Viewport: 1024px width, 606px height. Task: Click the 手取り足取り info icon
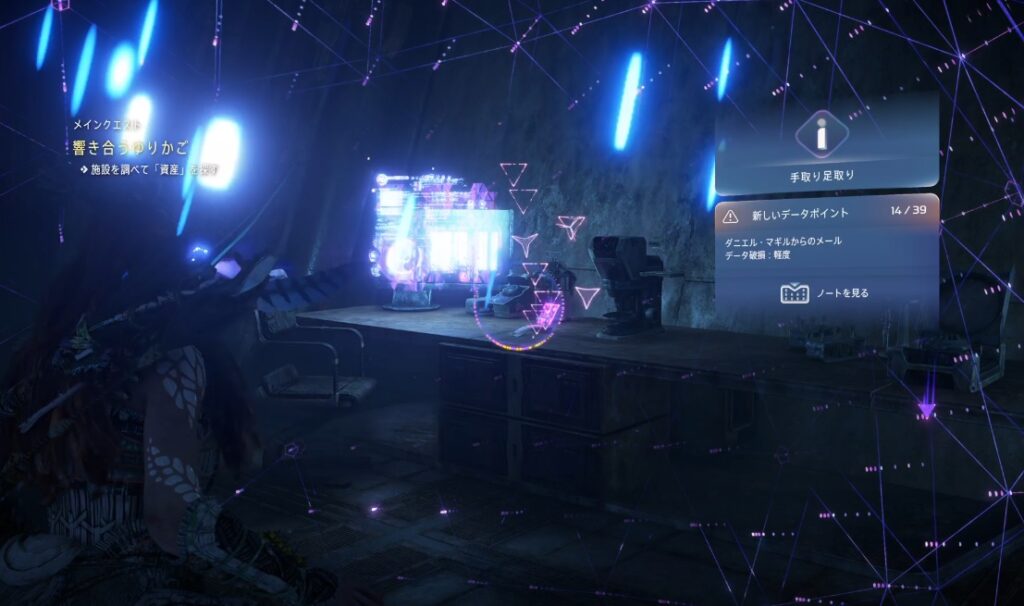pos(821,134)
